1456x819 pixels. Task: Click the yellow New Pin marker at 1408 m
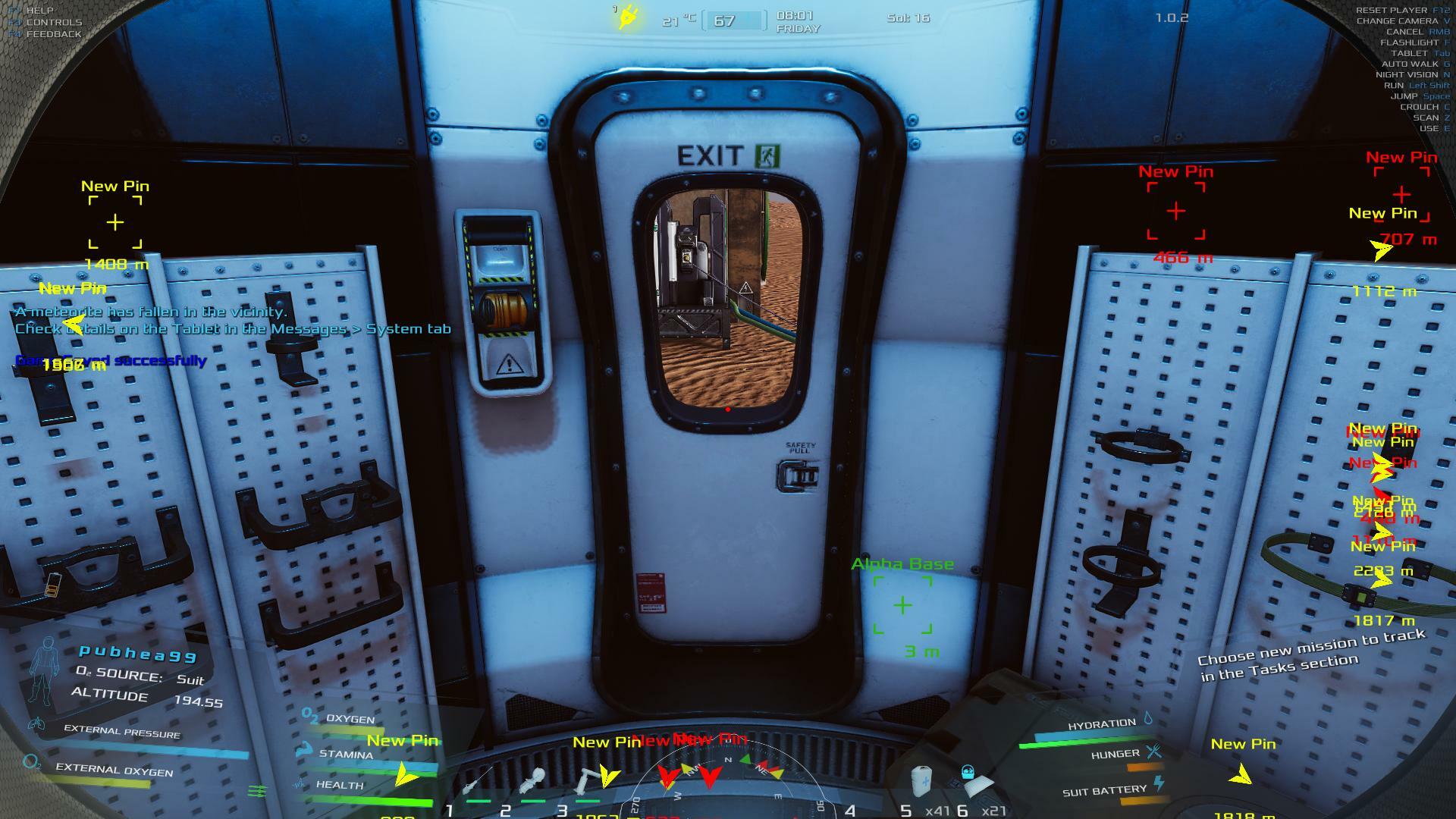(115, 222)
